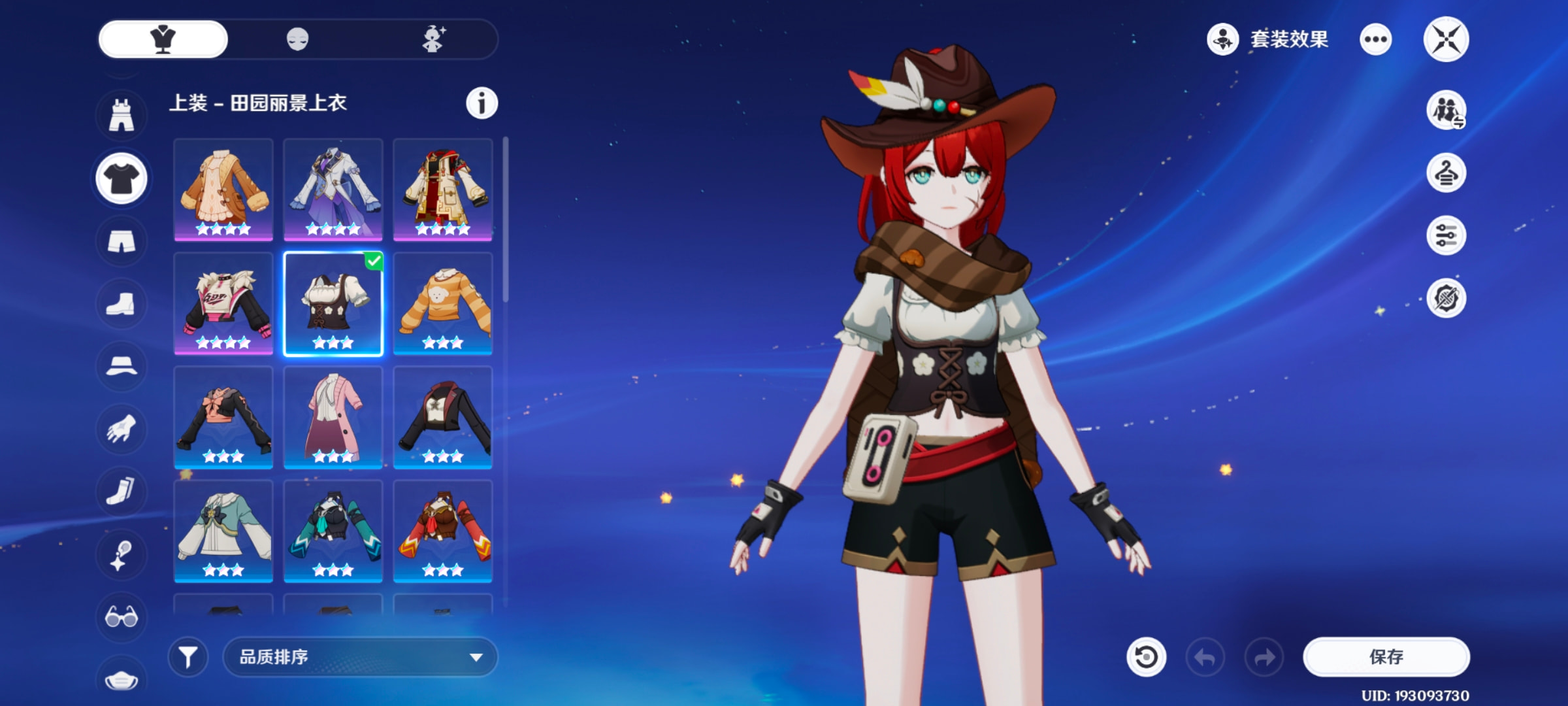Save the outfit with the 保存 button
The width and height of the screenshot is (1568, 706).
tap(1386, 656)
